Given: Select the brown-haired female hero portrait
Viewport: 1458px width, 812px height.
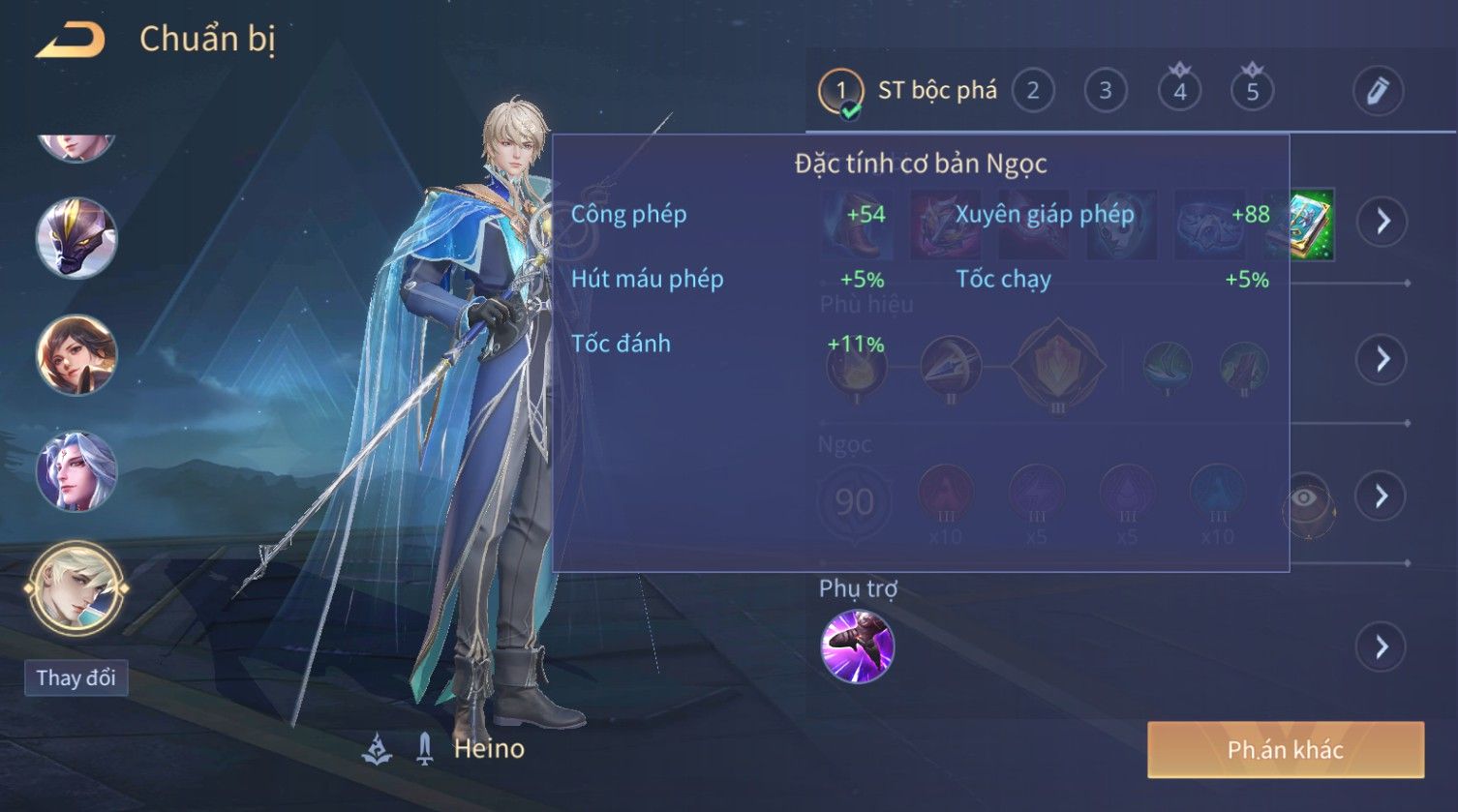Looking at the screenshot, I should pyautogui.click(x=76, y=354).
